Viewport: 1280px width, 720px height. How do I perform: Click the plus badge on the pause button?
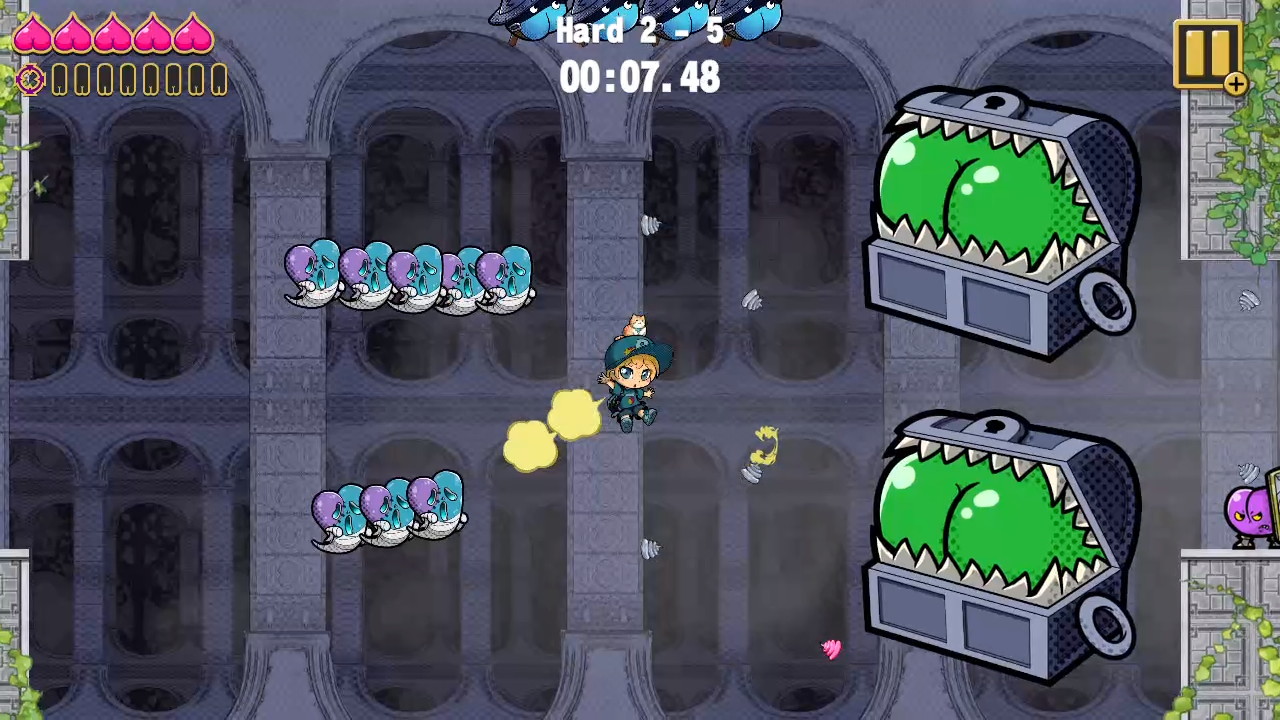coord(1236,85)
